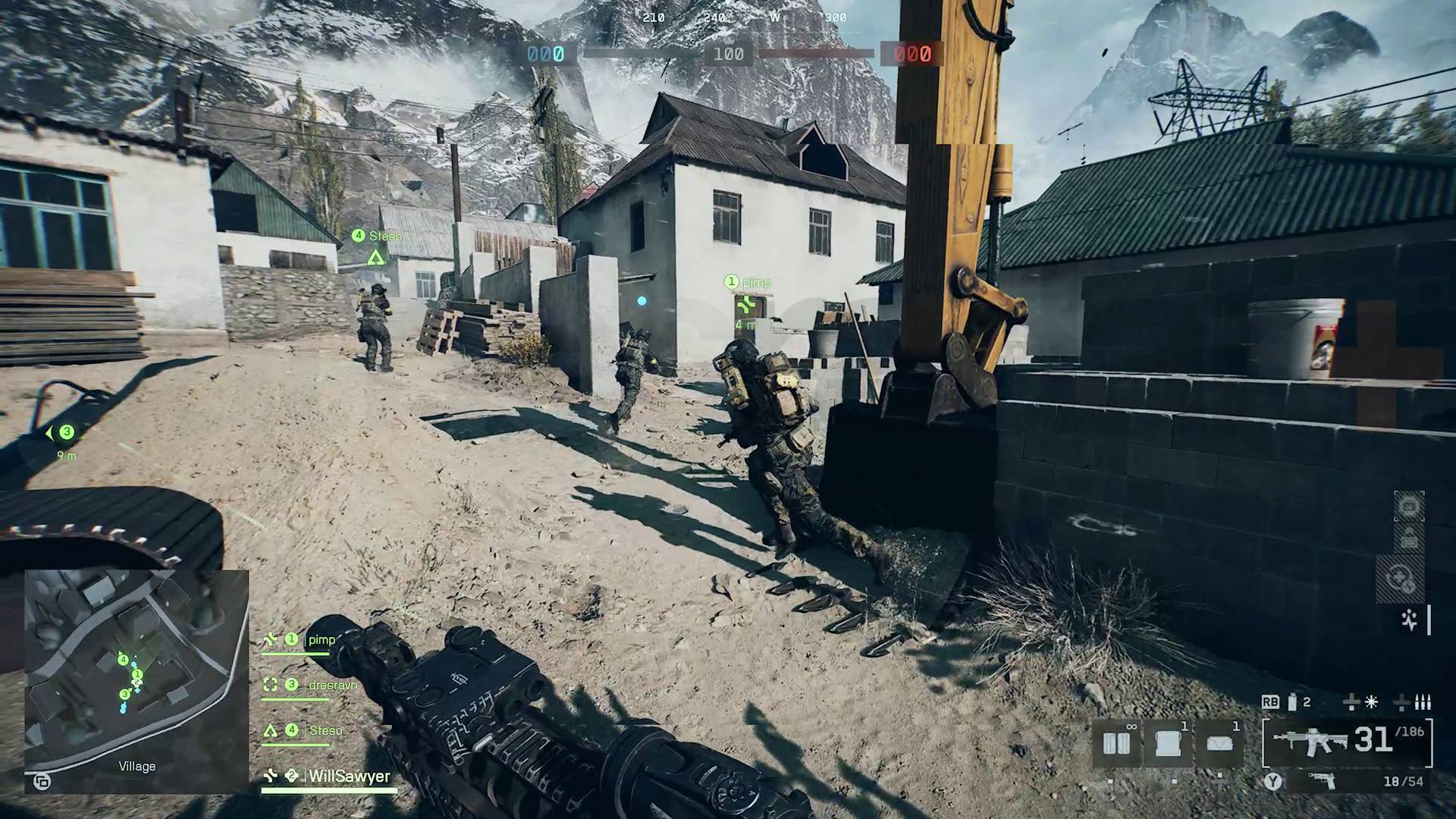The image size is (1456, 819).
Task: Click the white 100 capture progress bar
Action: (x=728, y=54)
